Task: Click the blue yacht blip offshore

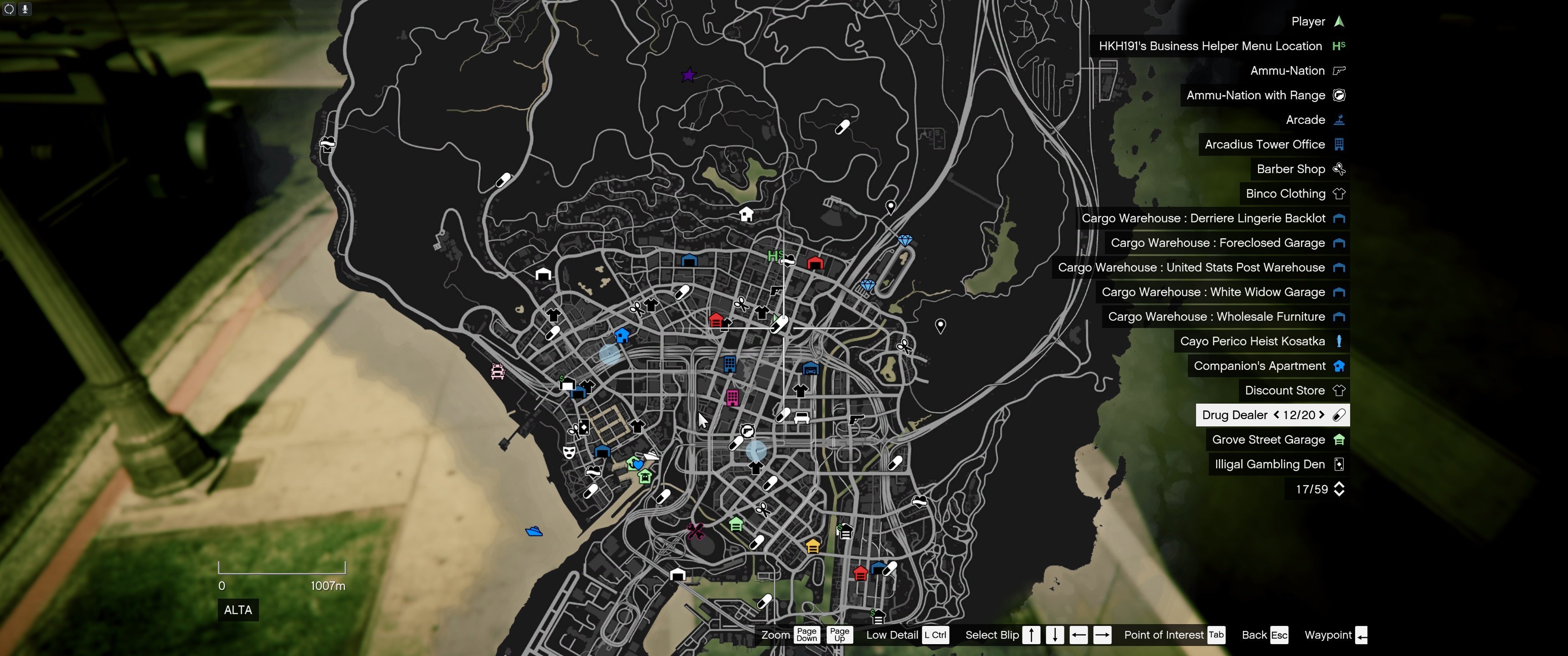Action: 534,531
